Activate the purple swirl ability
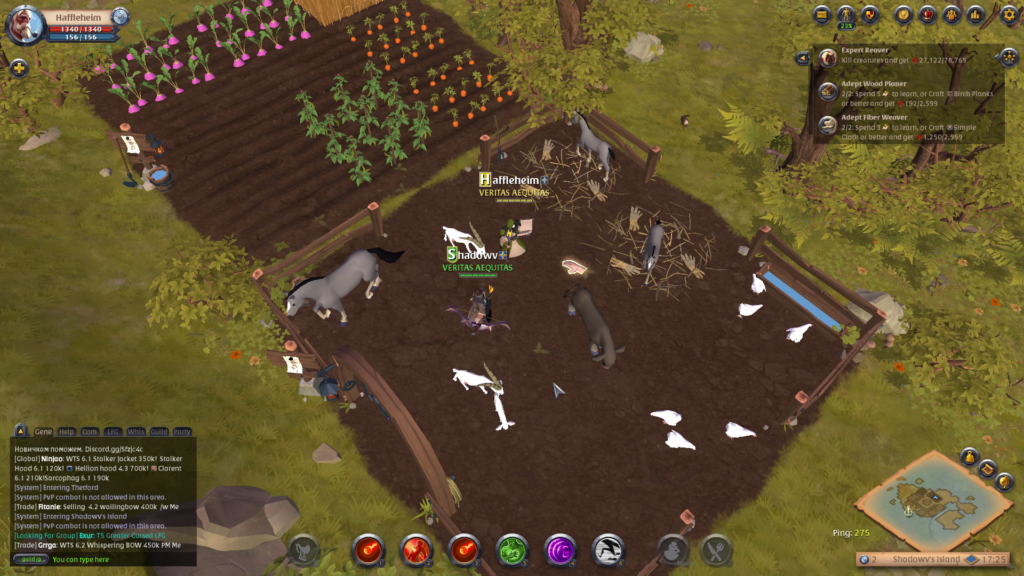This screenshot has height=576, width=1024. point(560,549)
